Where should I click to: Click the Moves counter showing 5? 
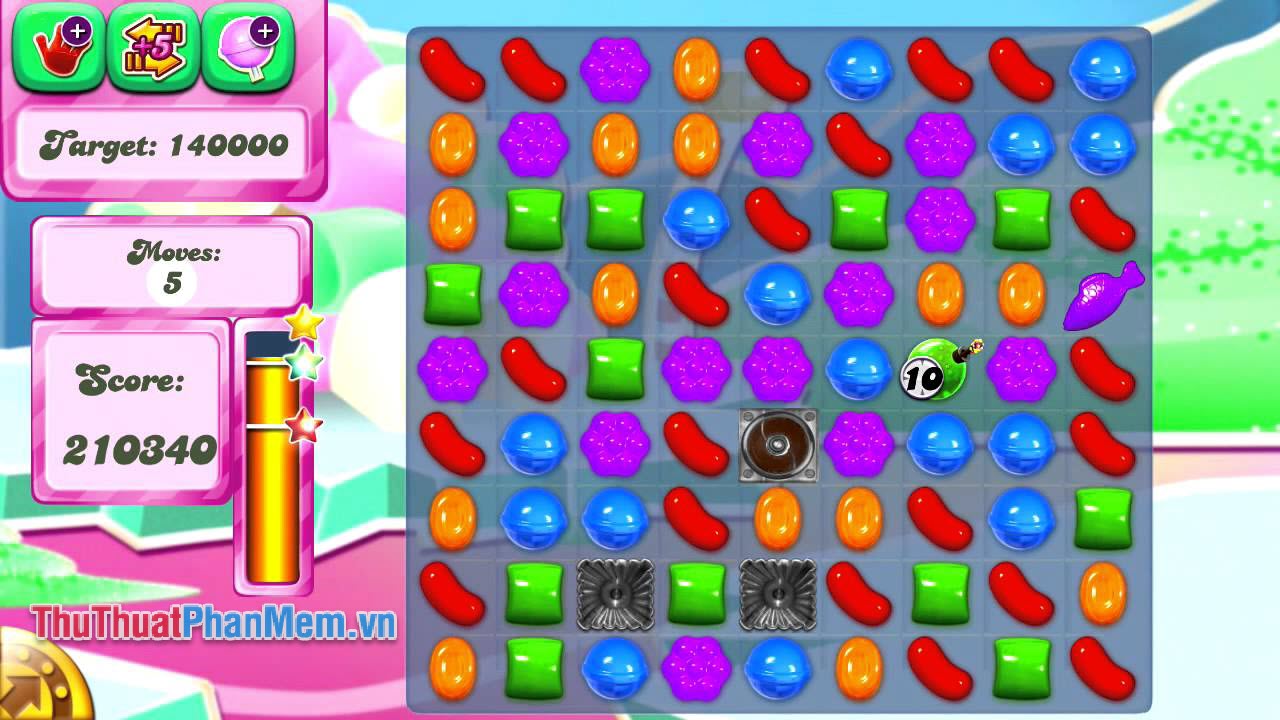click(170, 267)
